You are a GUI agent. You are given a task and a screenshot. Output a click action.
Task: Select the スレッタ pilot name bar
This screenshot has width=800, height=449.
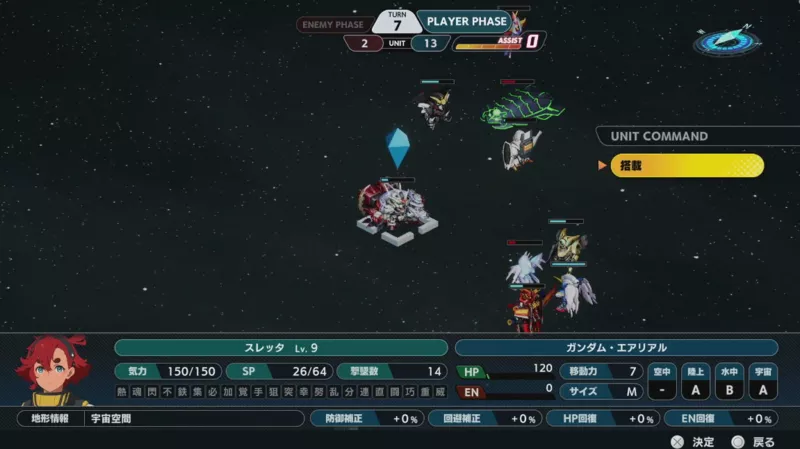281,347
